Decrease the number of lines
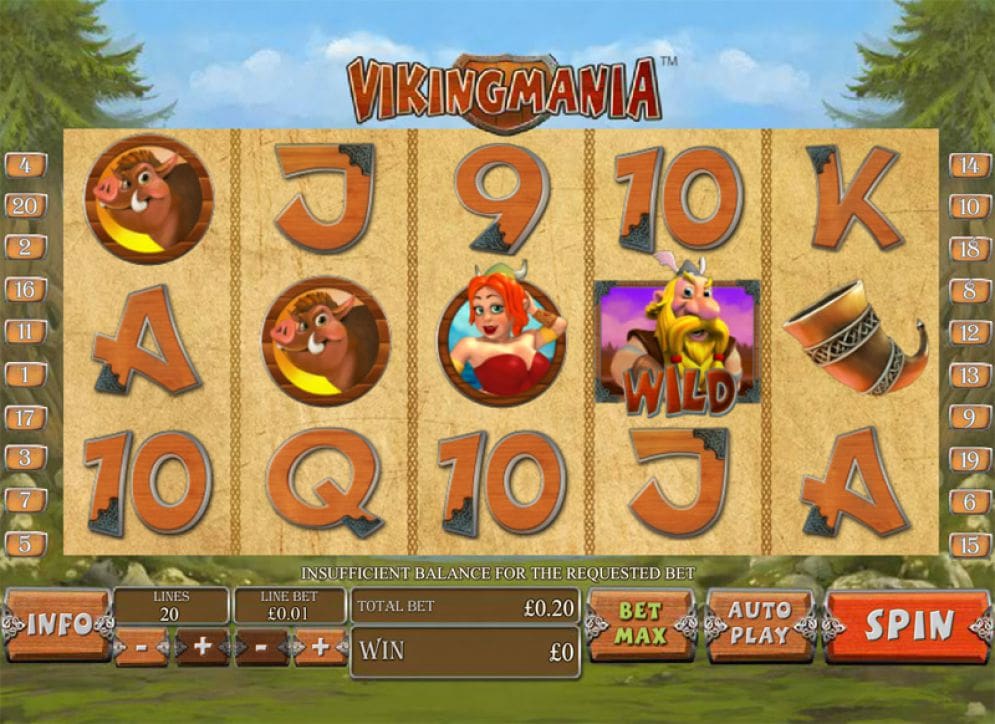 pyautogui.click(x=142, y=647)
